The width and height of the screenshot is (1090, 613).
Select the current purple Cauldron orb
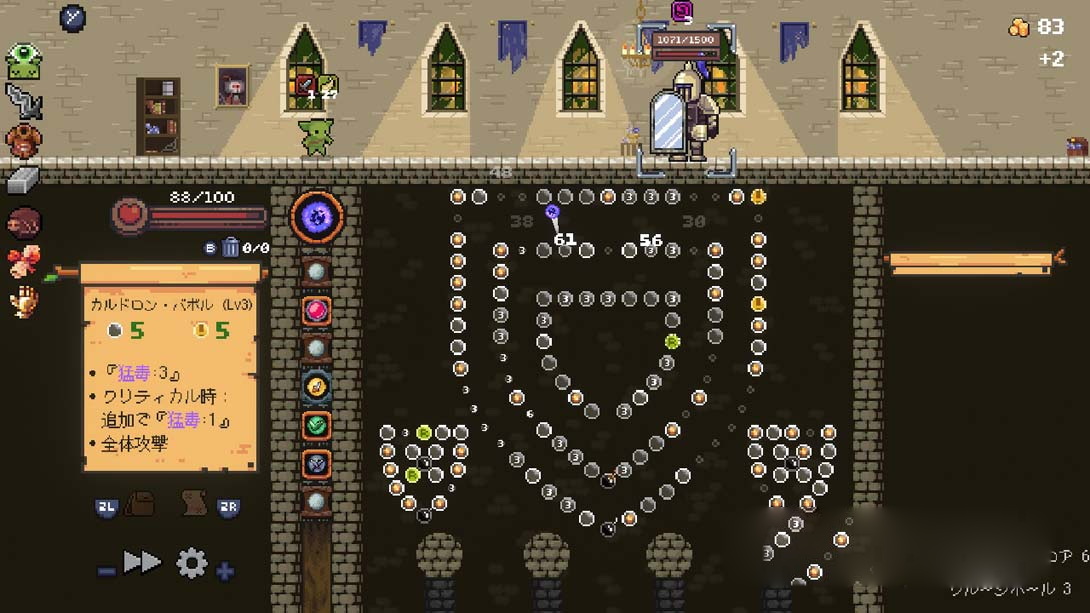click(317, 216)
